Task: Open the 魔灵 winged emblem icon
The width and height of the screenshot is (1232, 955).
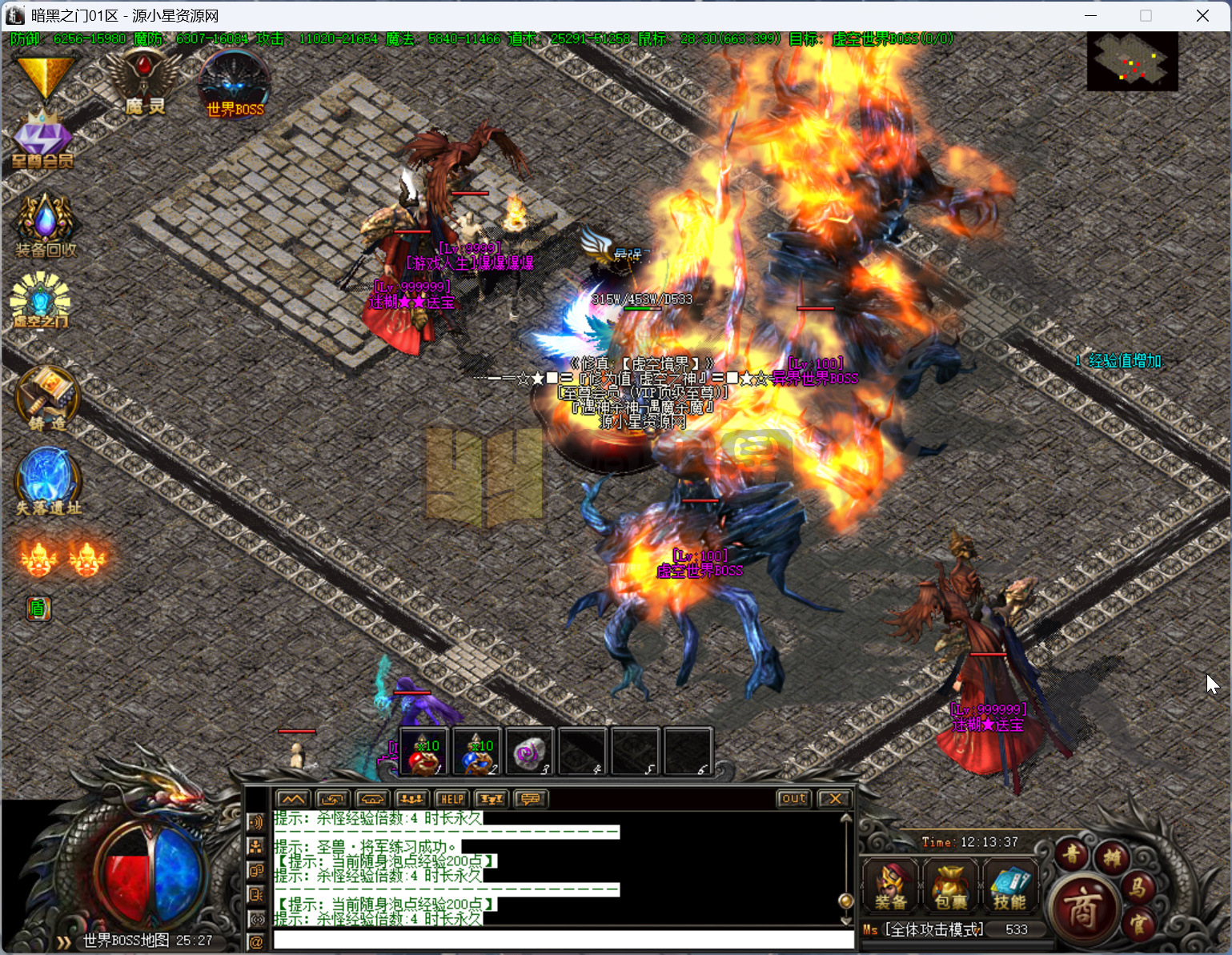Action: click(144, 82)
